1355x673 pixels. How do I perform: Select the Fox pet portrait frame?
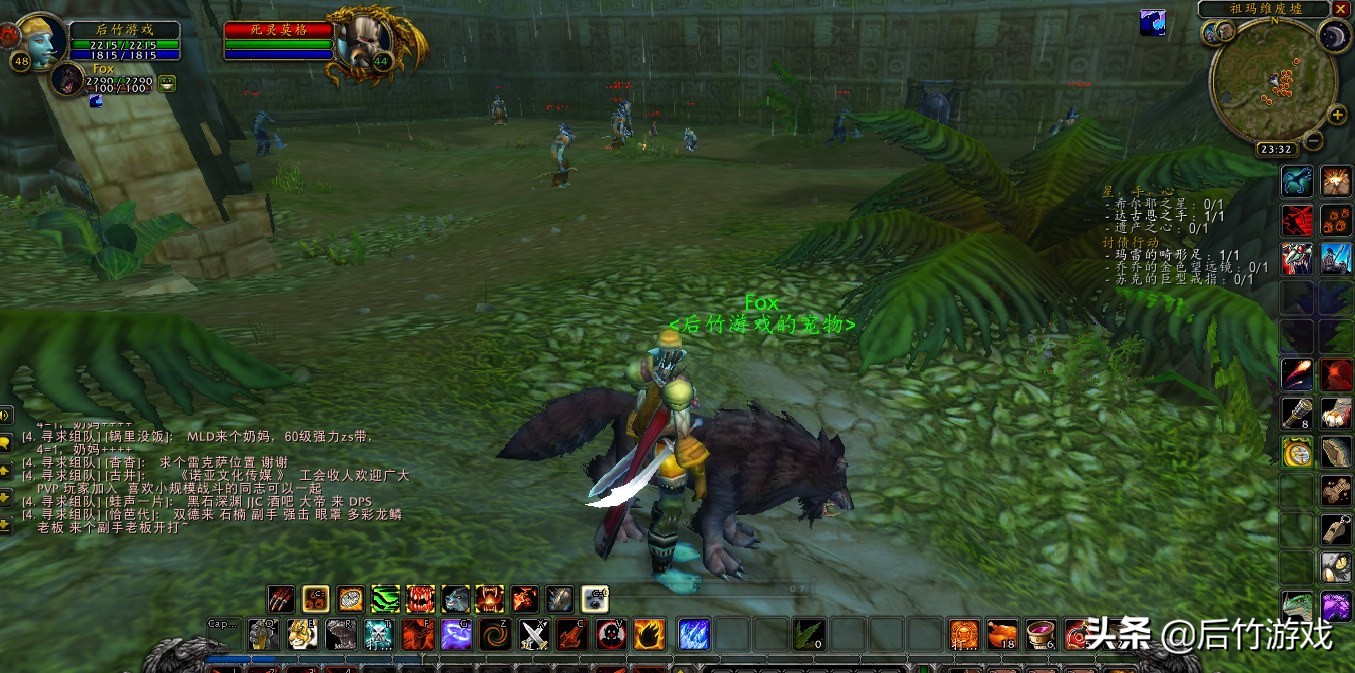point(68,79)
